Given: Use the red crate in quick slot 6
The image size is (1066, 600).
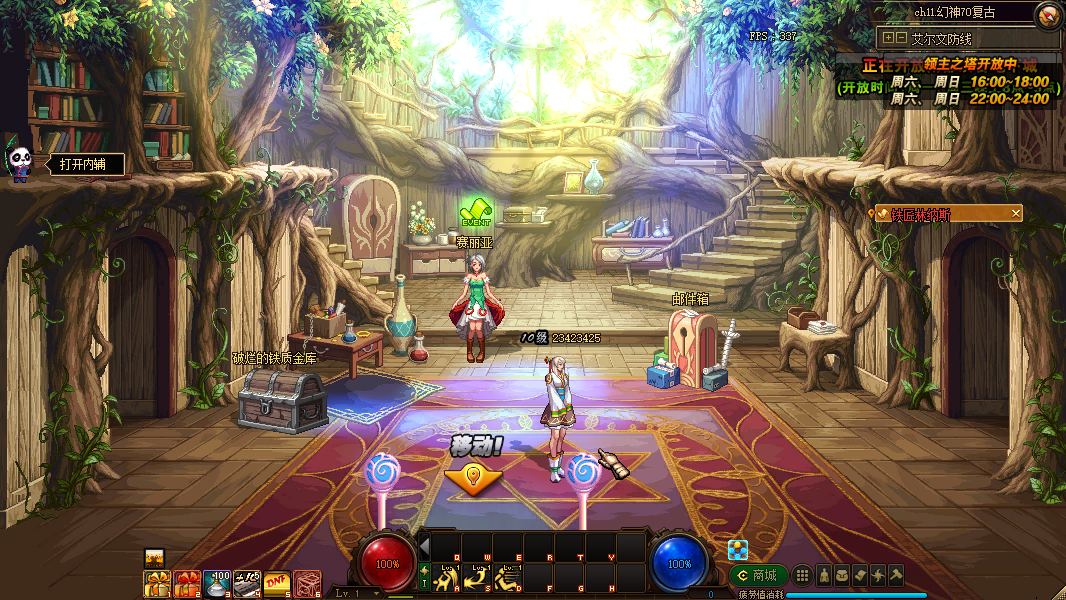Looking at the screenshot, I should [x=307, y=582].
